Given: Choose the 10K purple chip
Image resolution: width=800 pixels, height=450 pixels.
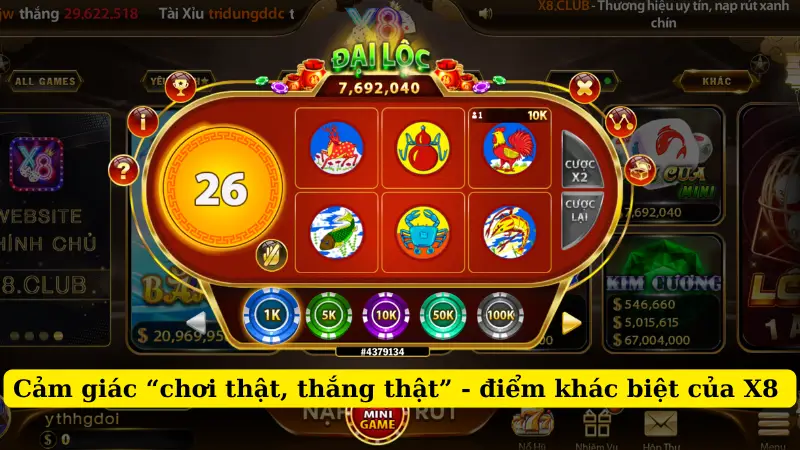Looking at the screenshot, I should tap(385, 316).
